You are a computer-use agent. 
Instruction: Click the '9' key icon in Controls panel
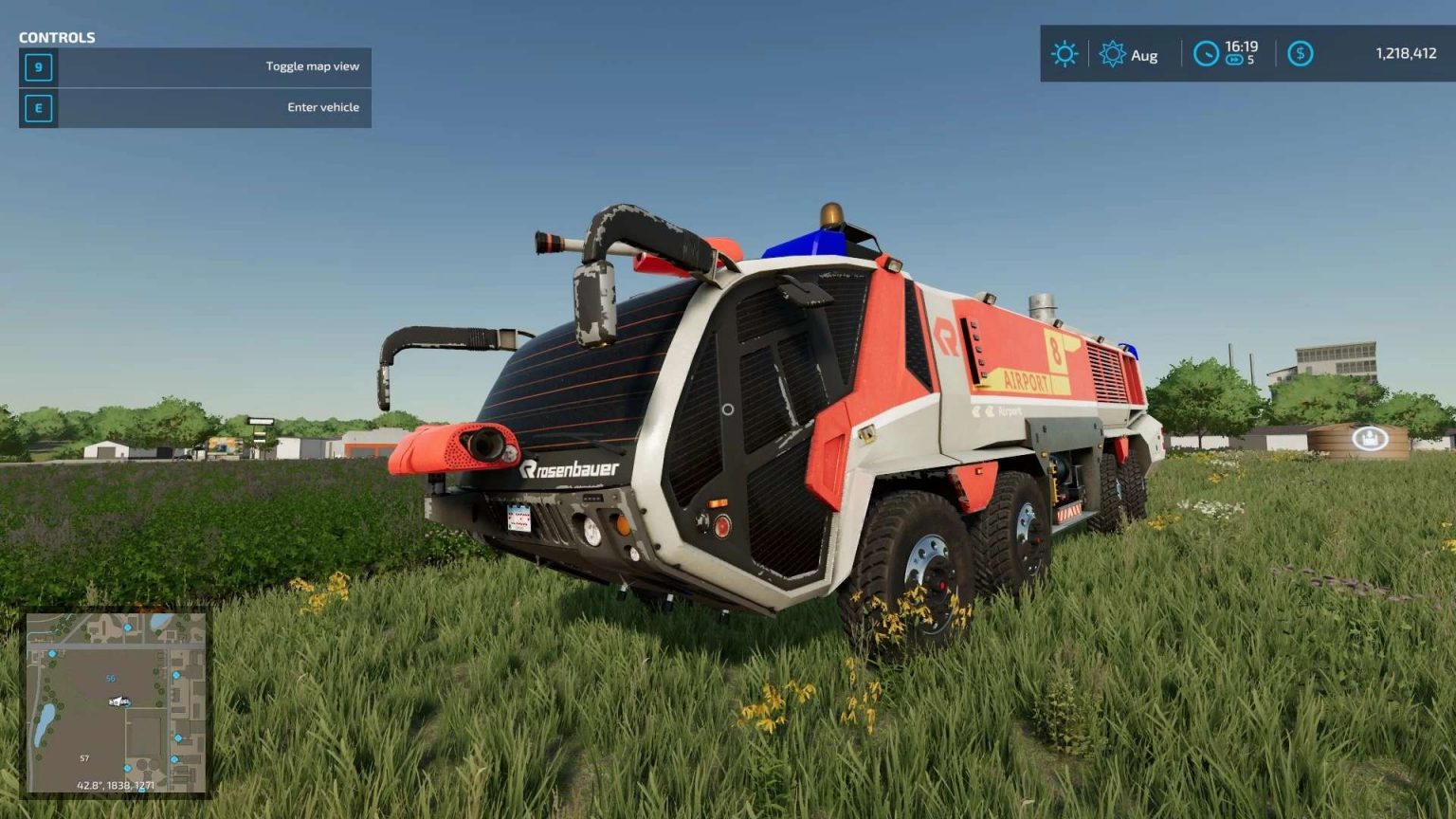tap(37, 66)
